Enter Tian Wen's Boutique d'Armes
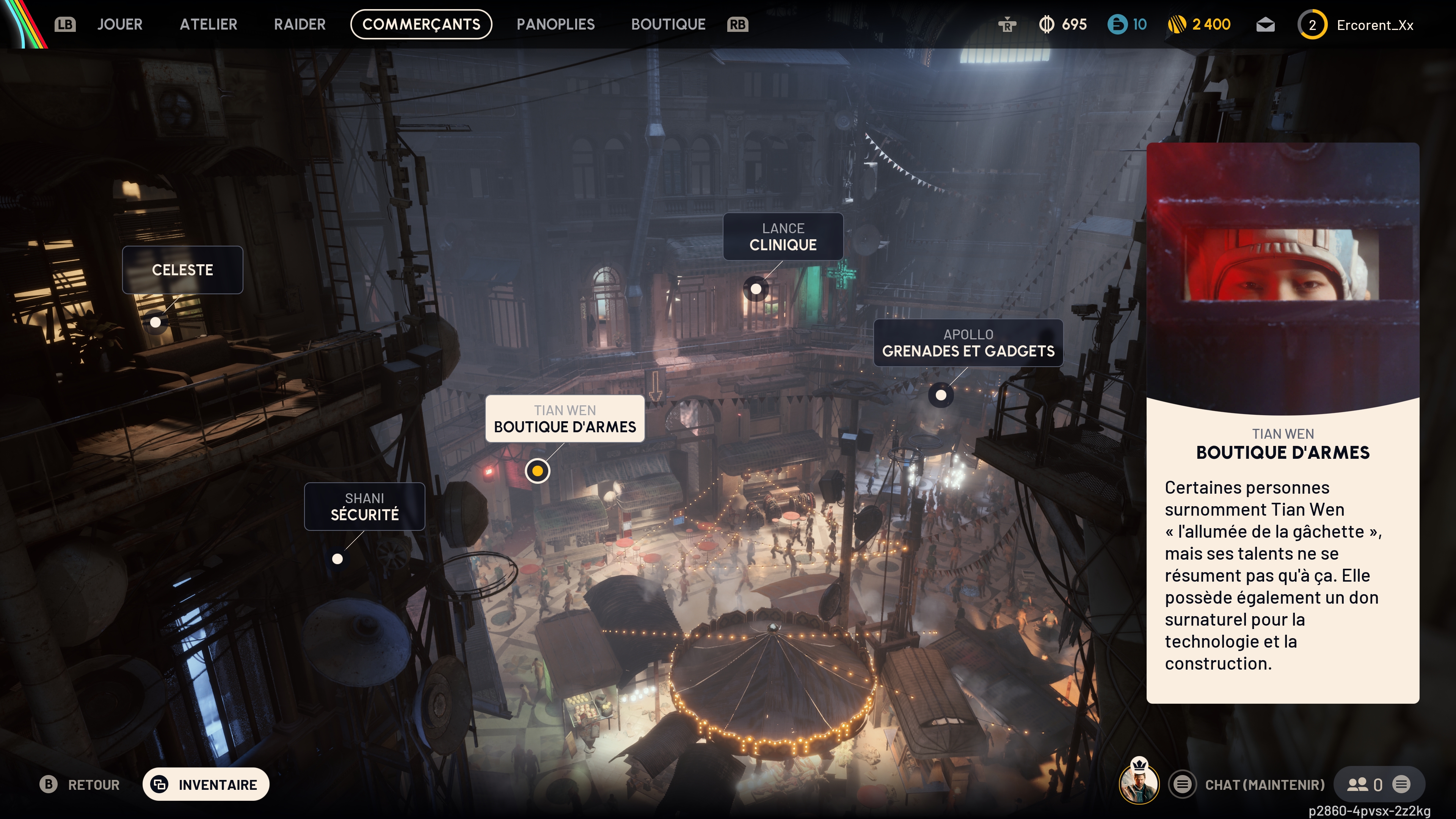 click(565, 419)
